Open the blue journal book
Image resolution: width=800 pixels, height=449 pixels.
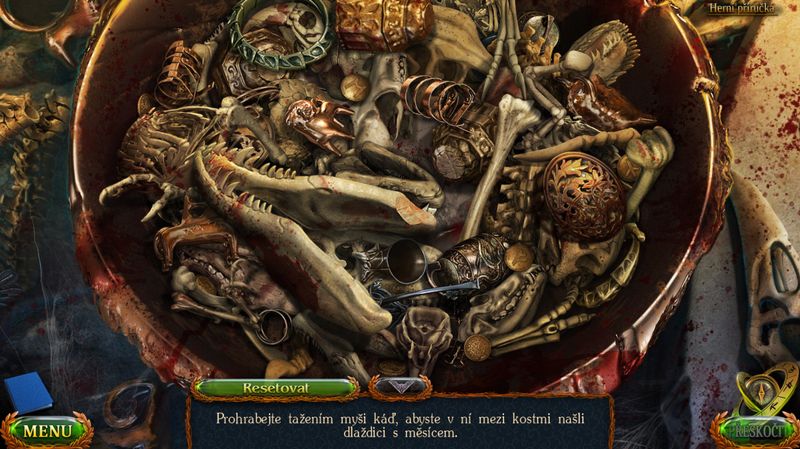coord(27,393)
